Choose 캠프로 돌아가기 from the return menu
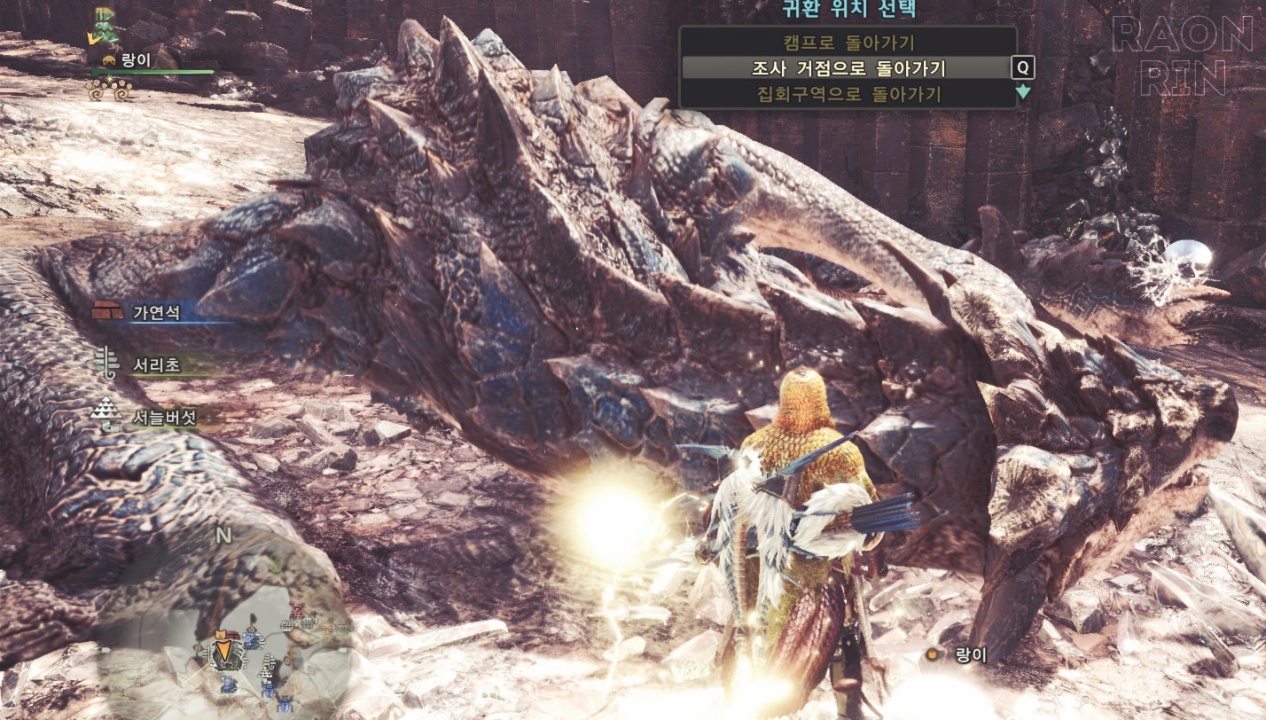The image size is (1266, 720). click(x=848, y=43)
